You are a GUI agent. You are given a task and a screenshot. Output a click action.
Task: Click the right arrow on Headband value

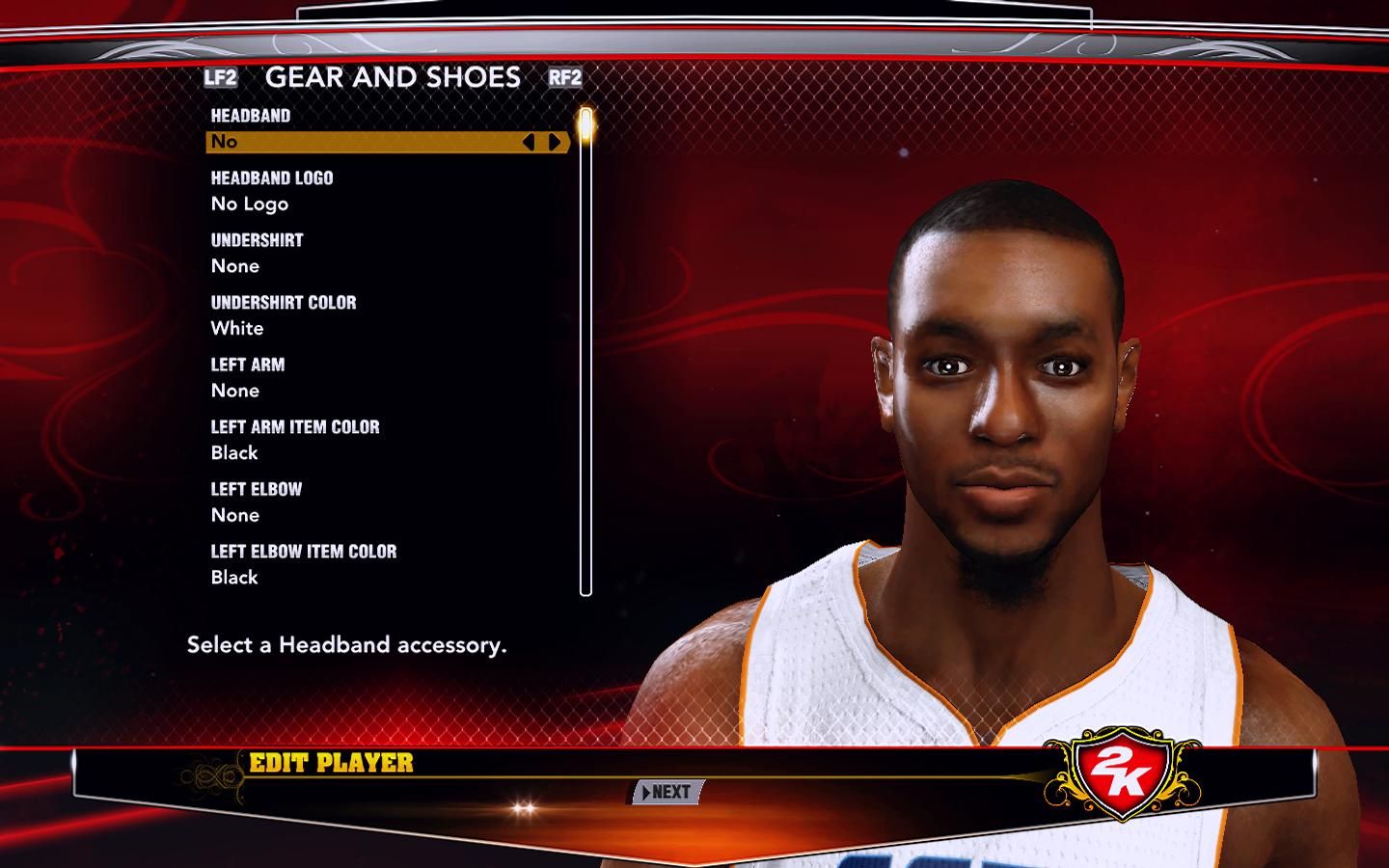click(x=555, y=142)
